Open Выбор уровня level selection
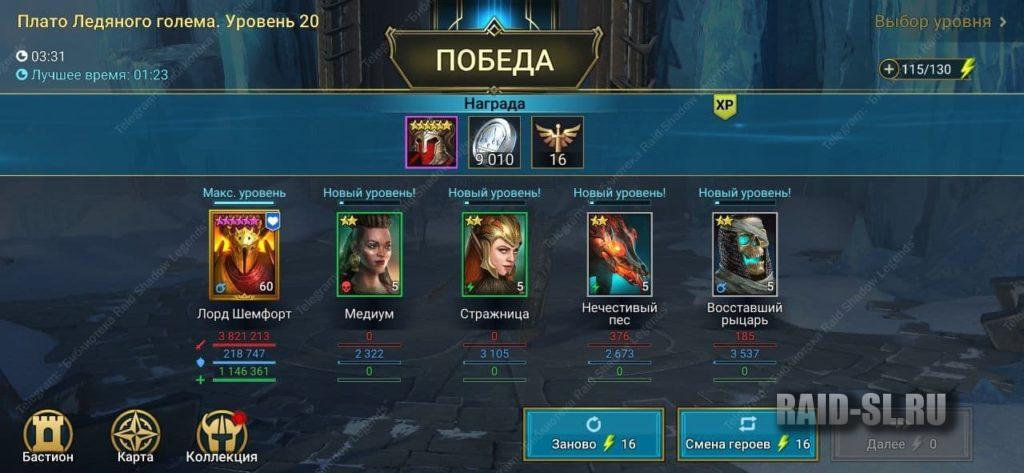This screenshot has height=473, width=1024. coord(940,21)
